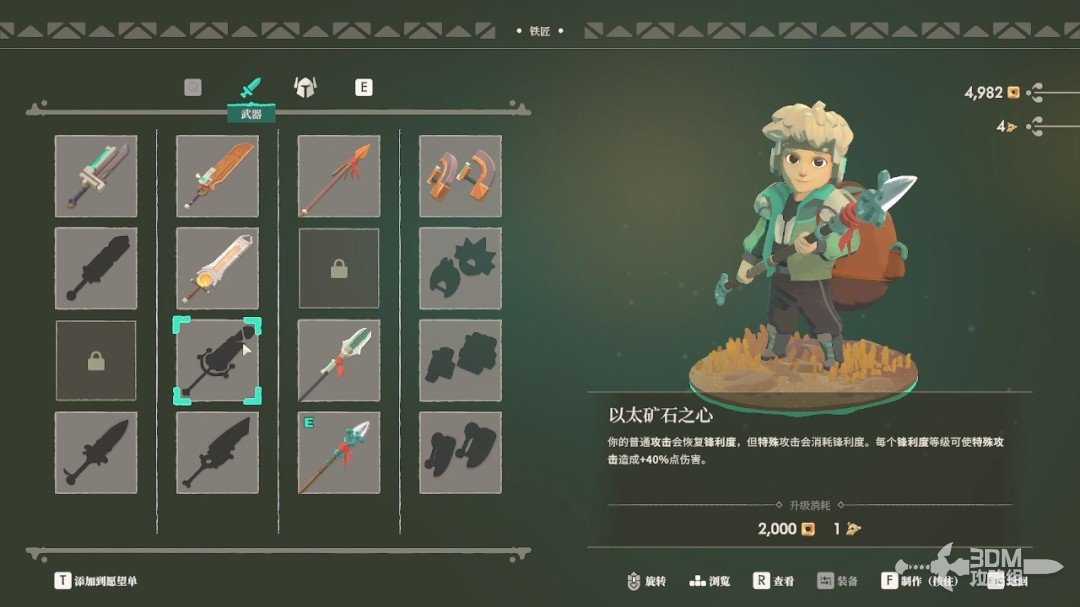This screenshot has width=1080, height=607.
Task: Choose the spiky gauntlets silhouette slot
Action: click(460, 268)
